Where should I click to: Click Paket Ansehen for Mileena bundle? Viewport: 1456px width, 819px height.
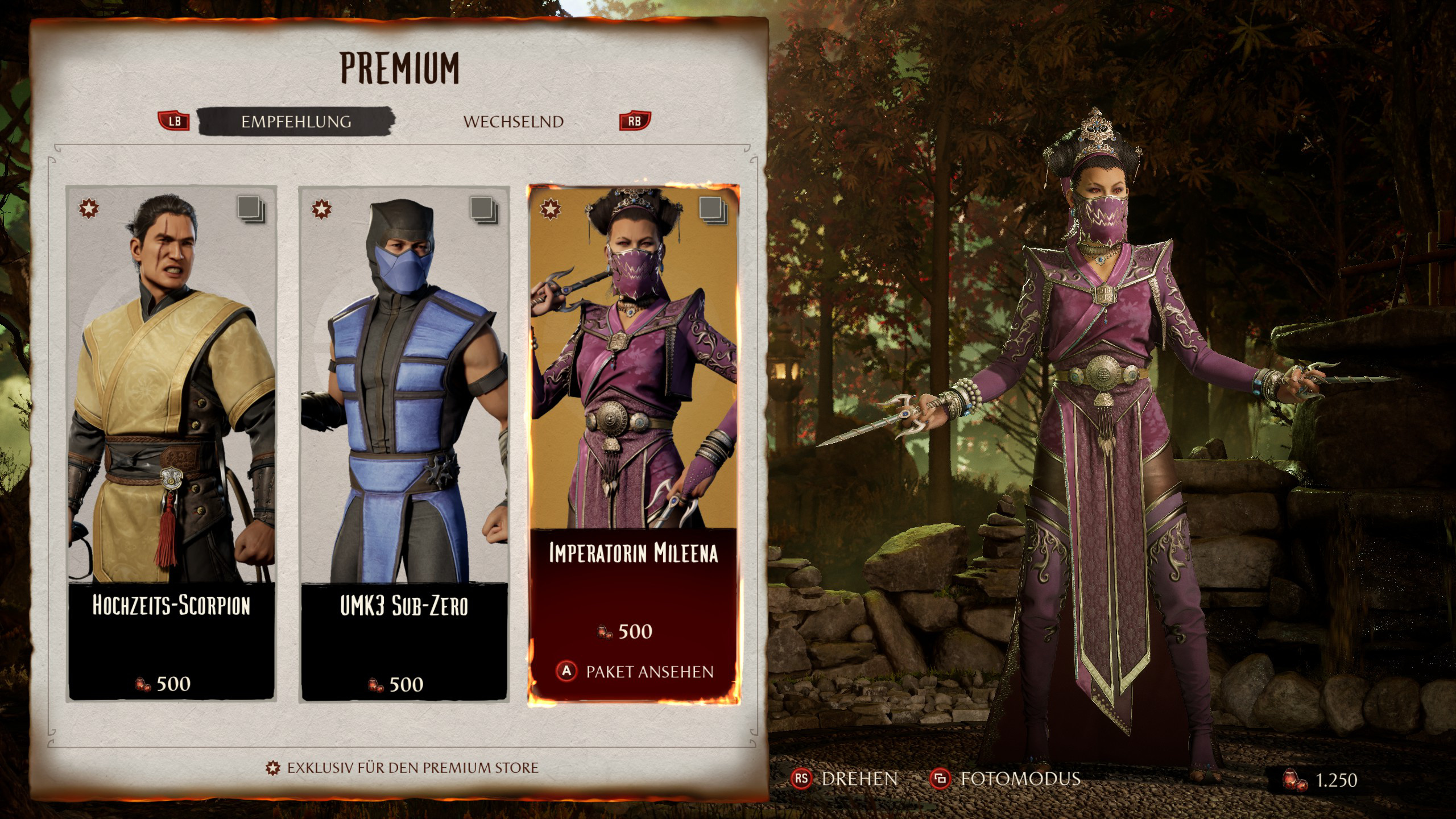point(635,672)
